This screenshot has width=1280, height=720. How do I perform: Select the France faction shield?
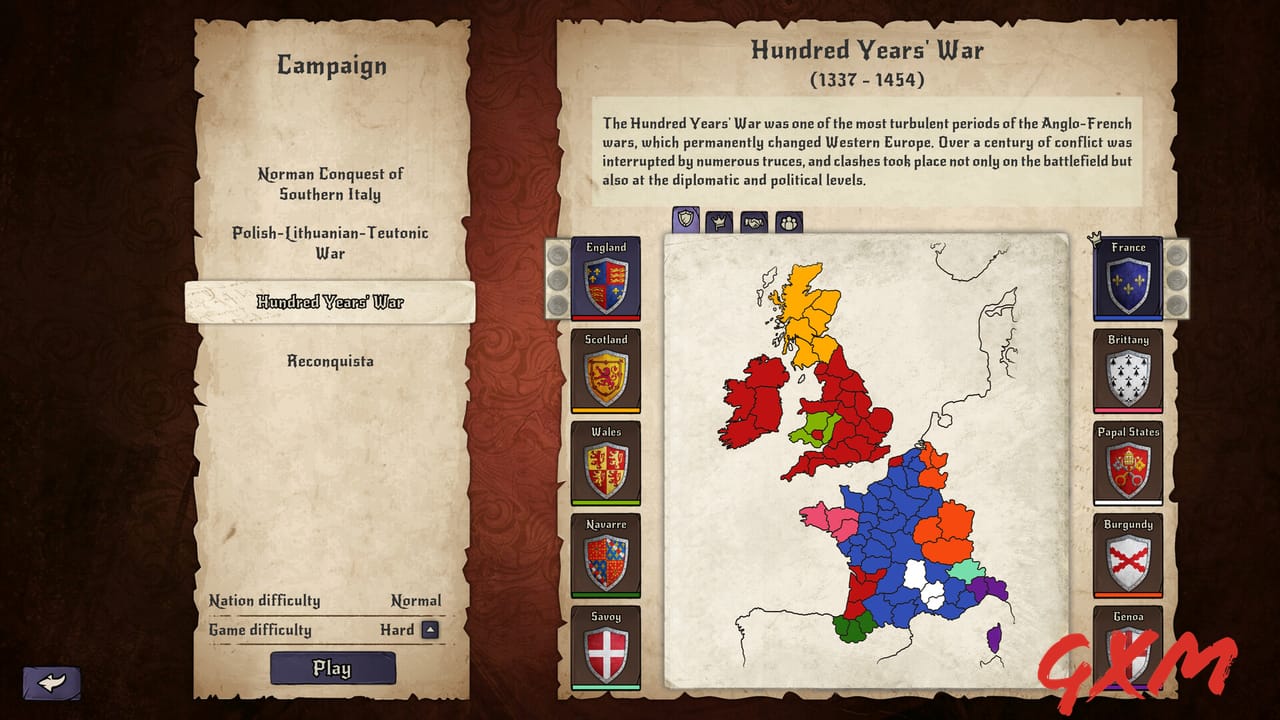pos(1128,283)
